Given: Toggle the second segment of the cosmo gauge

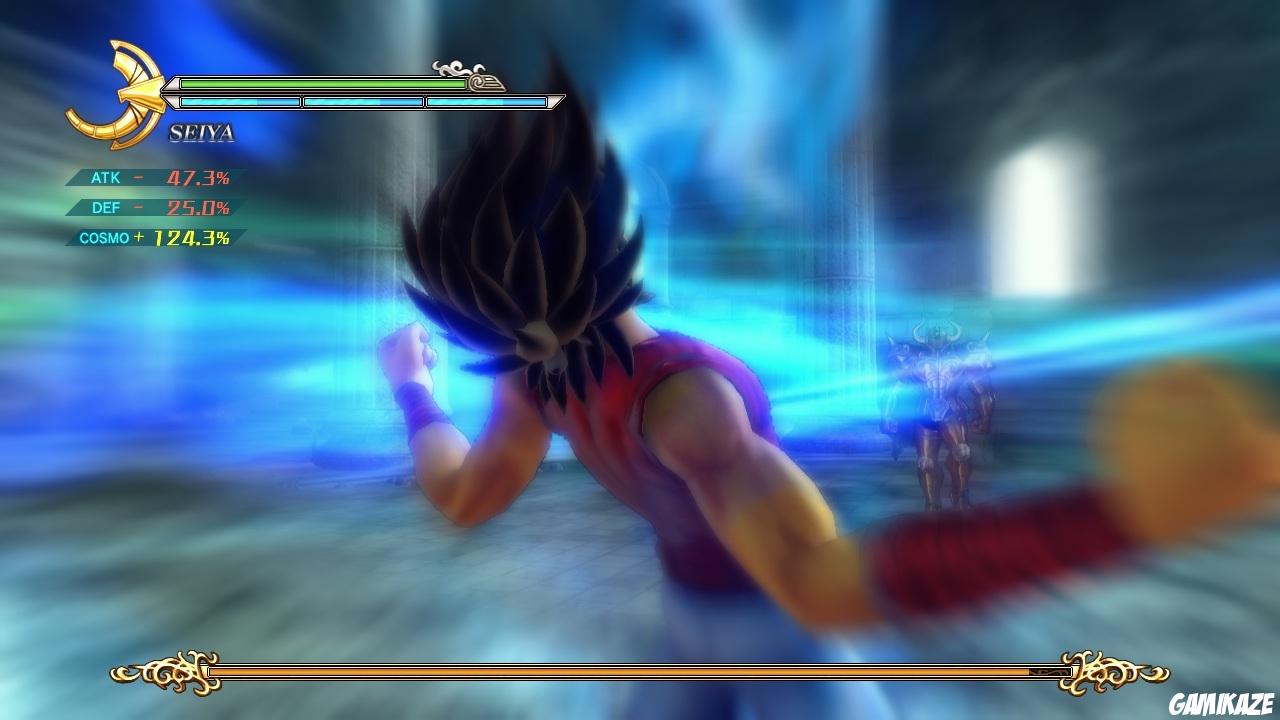Looking at the screenshot, I should (363, 100).
